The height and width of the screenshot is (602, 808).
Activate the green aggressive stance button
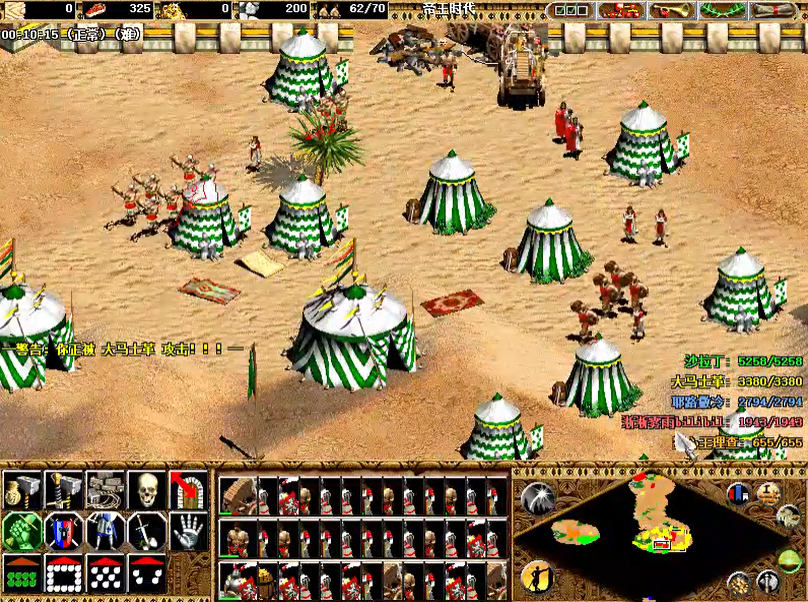[20, 531]
